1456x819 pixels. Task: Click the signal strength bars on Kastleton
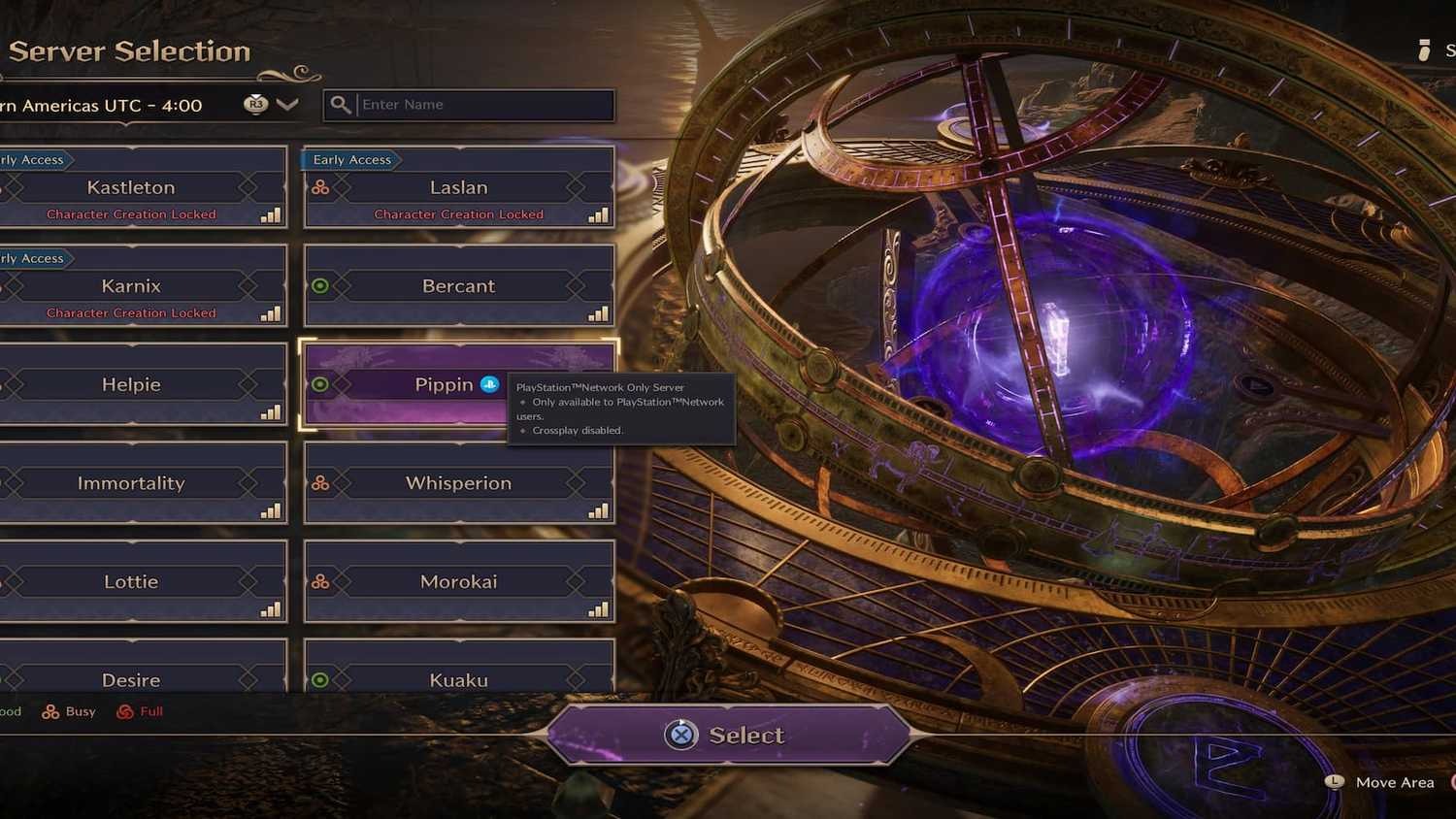269,216
